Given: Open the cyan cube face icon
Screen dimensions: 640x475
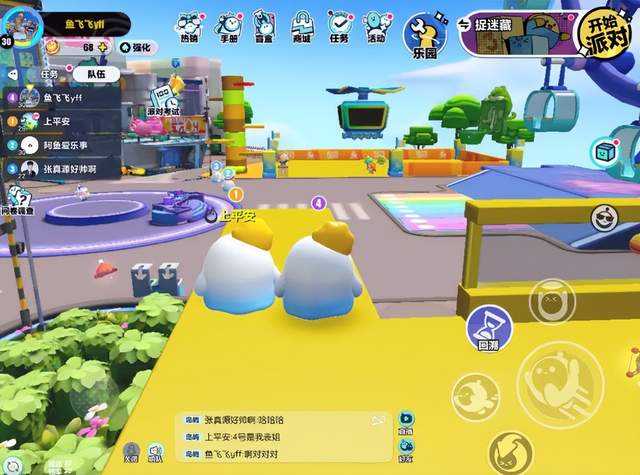Looking at the screenshot, I should [605, 153].
